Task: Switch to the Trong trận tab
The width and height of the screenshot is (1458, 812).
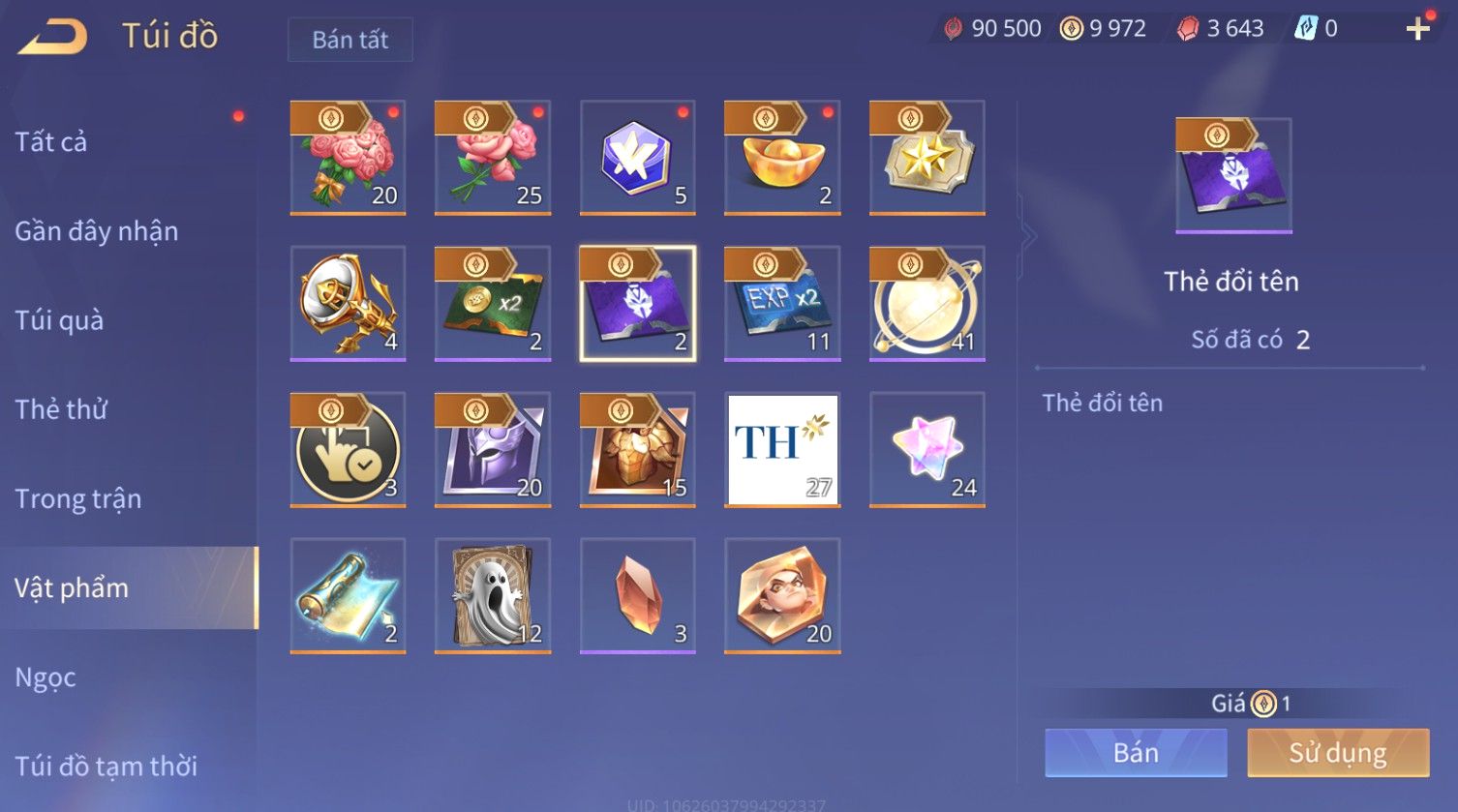Action: point(77,498)
